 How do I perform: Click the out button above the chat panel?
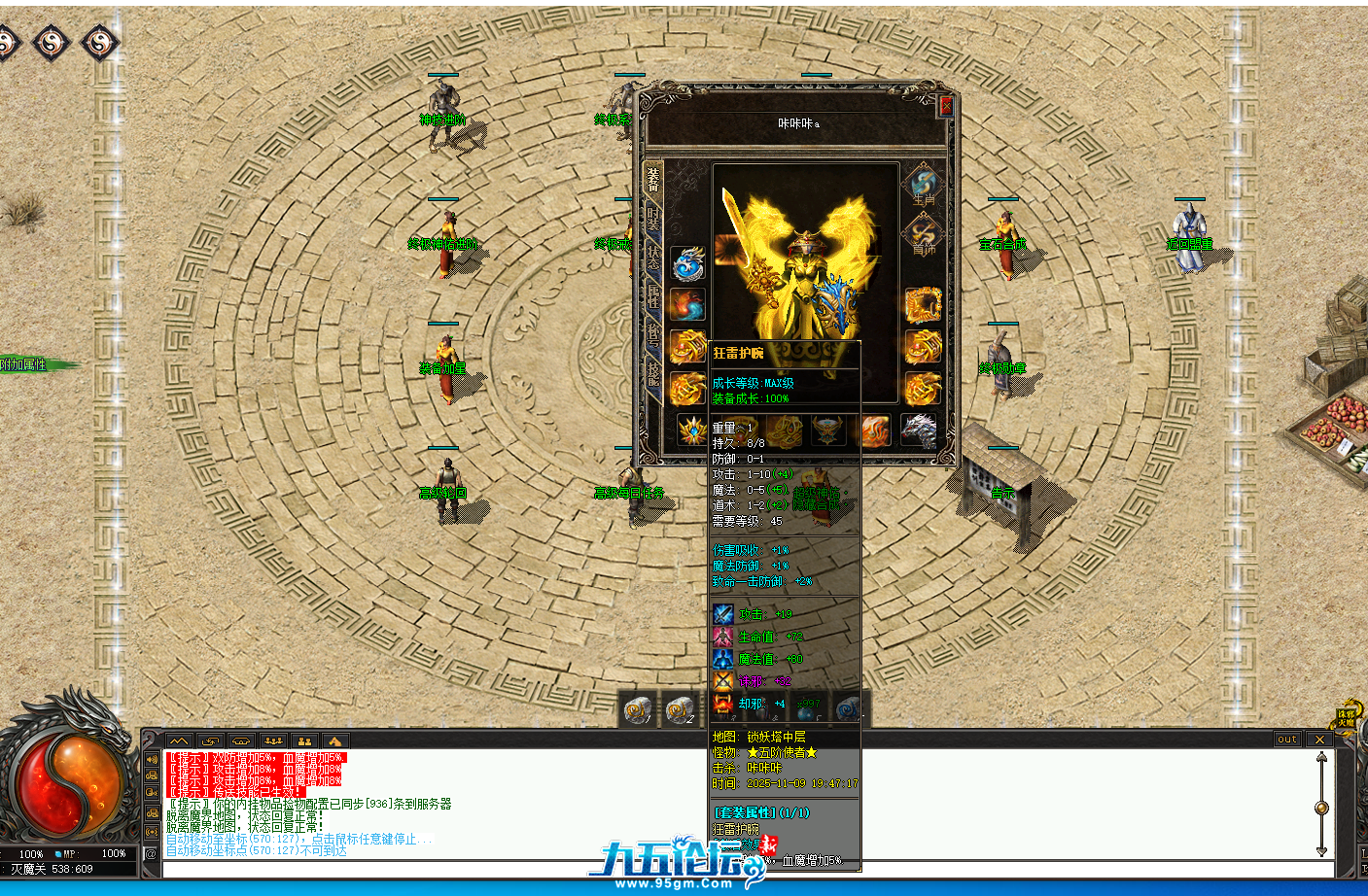[x=1285, y=739]
